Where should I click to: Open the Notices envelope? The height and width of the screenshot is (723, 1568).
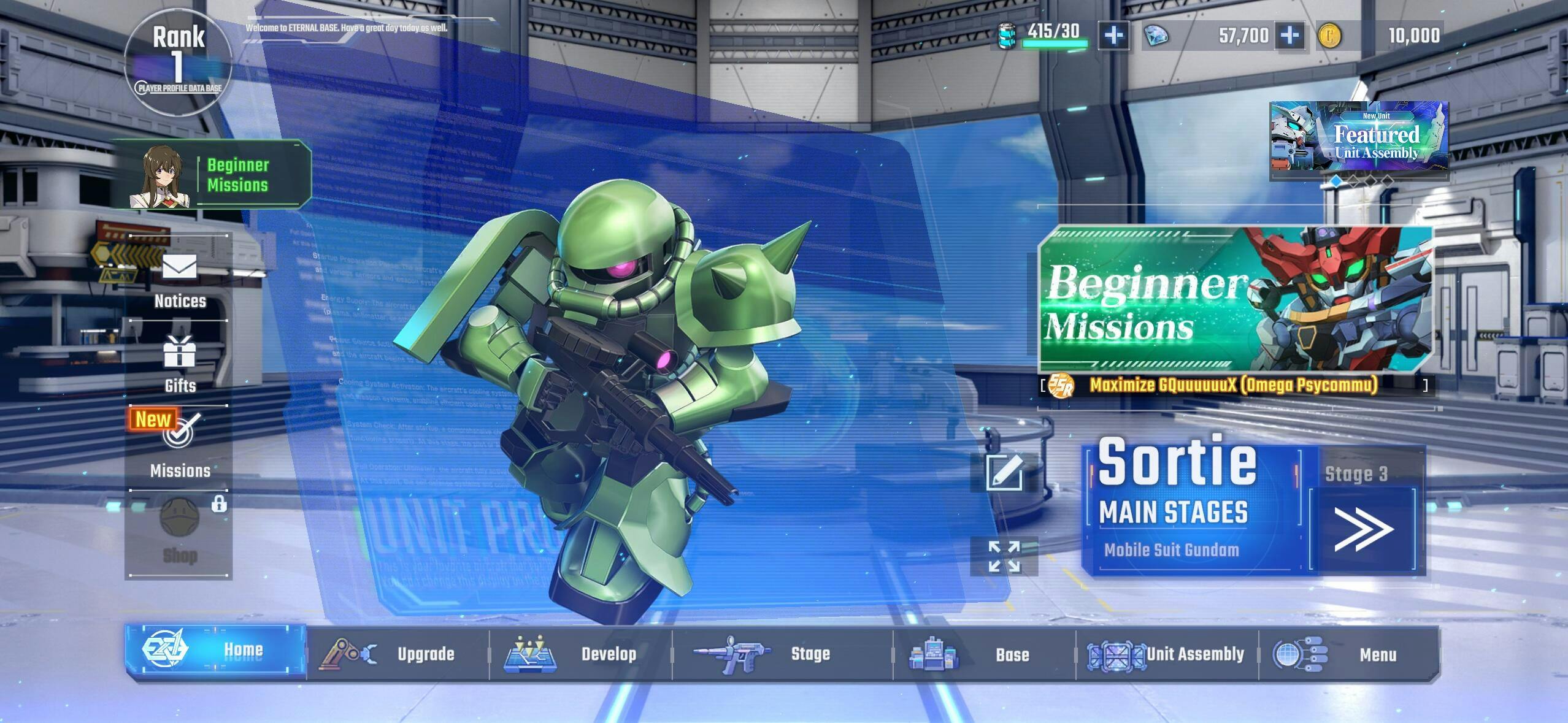click(179, 279)
